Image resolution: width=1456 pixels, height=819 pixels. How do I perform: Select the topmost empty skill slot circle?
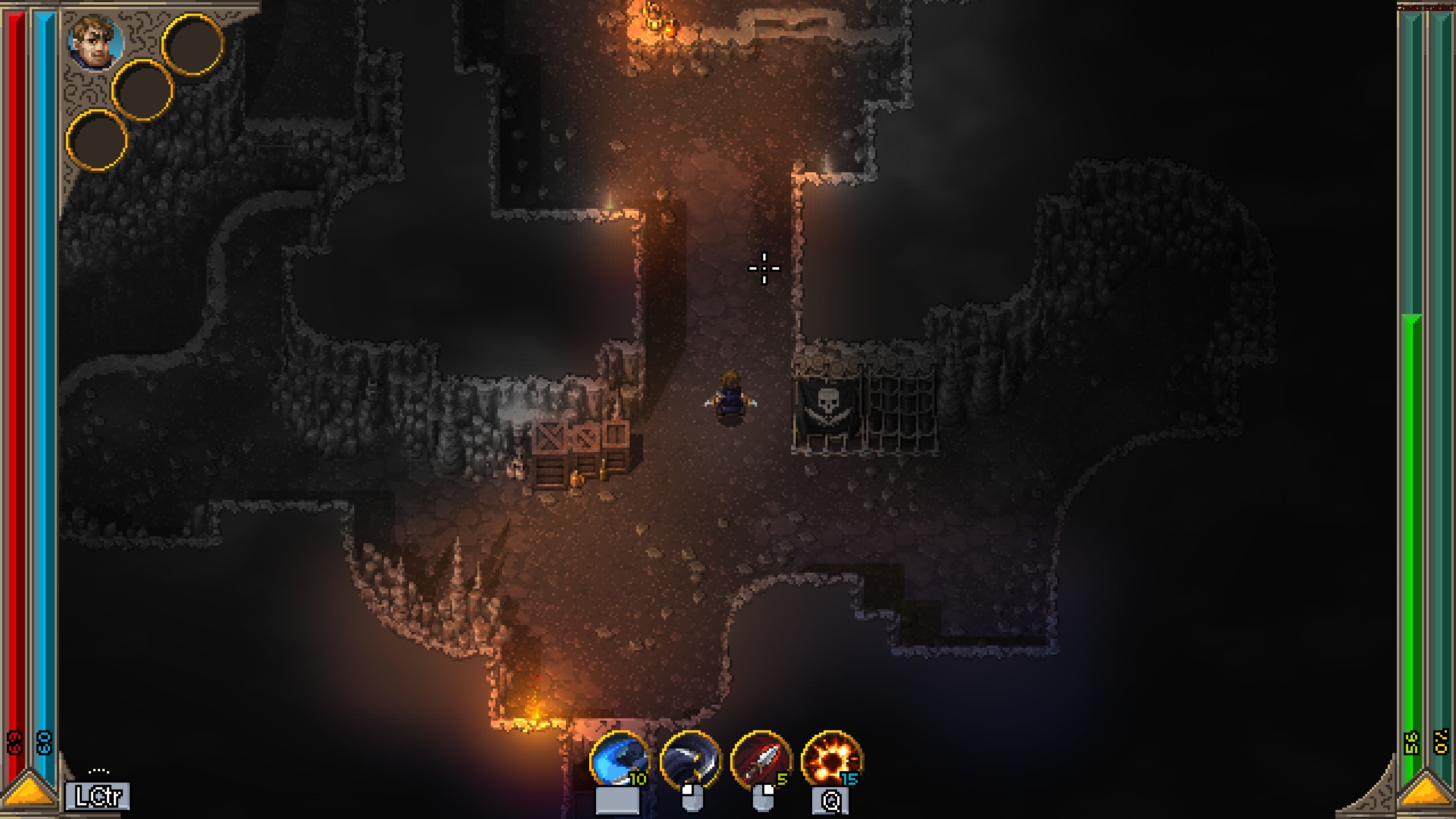click(192, 45)
